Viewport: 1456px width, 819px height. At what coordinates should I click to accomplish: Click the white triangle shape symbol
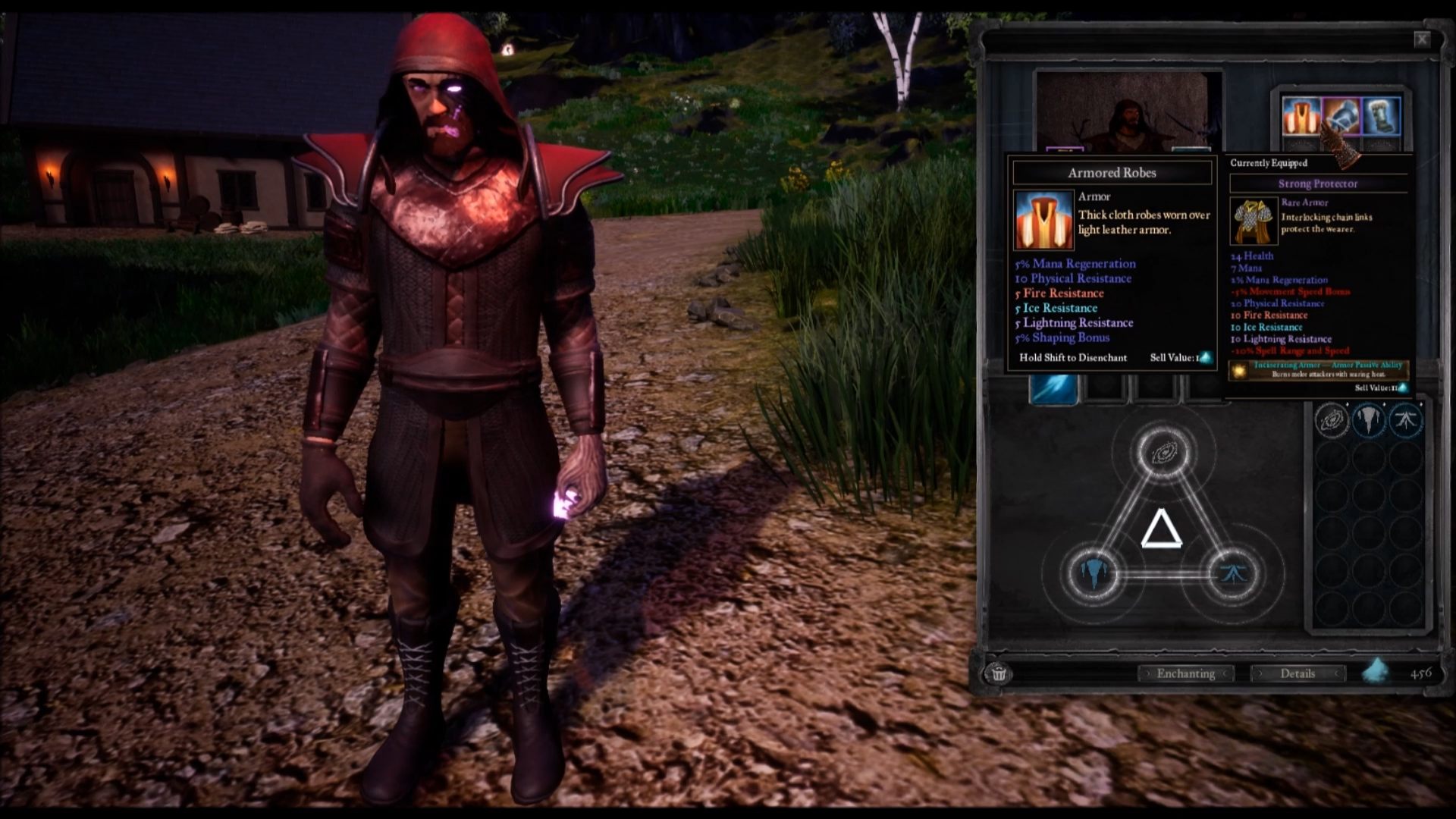(1161, 530)
